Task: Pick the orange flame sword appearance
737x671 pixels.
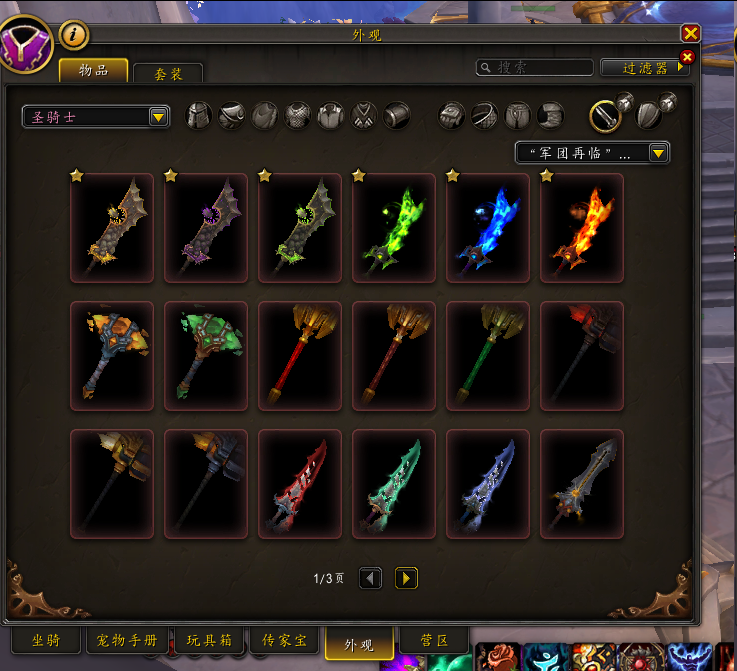Action: pos(581,229)
